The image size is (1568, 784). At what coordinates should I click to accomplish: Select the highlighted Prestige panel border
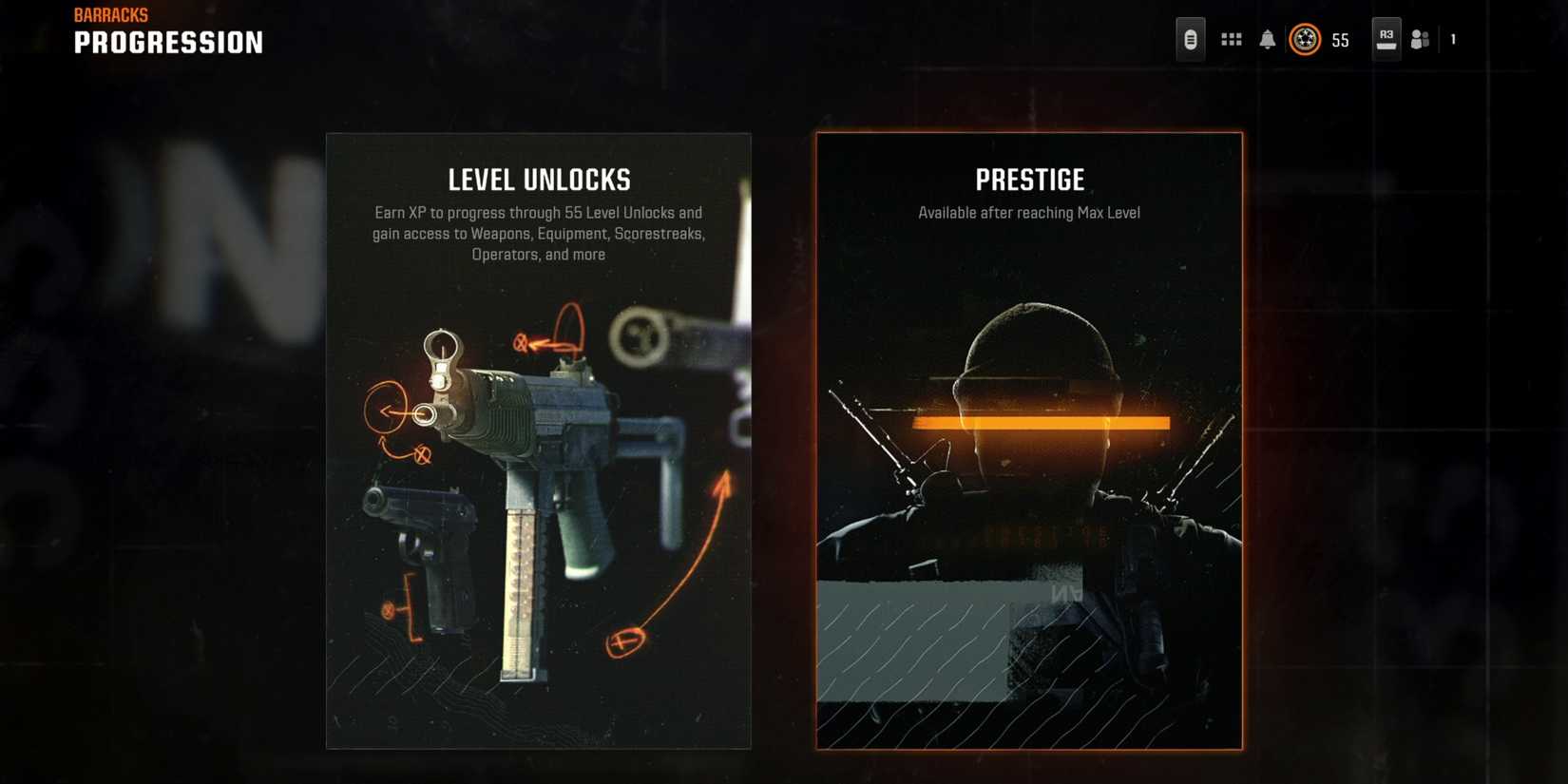point(817,439)
